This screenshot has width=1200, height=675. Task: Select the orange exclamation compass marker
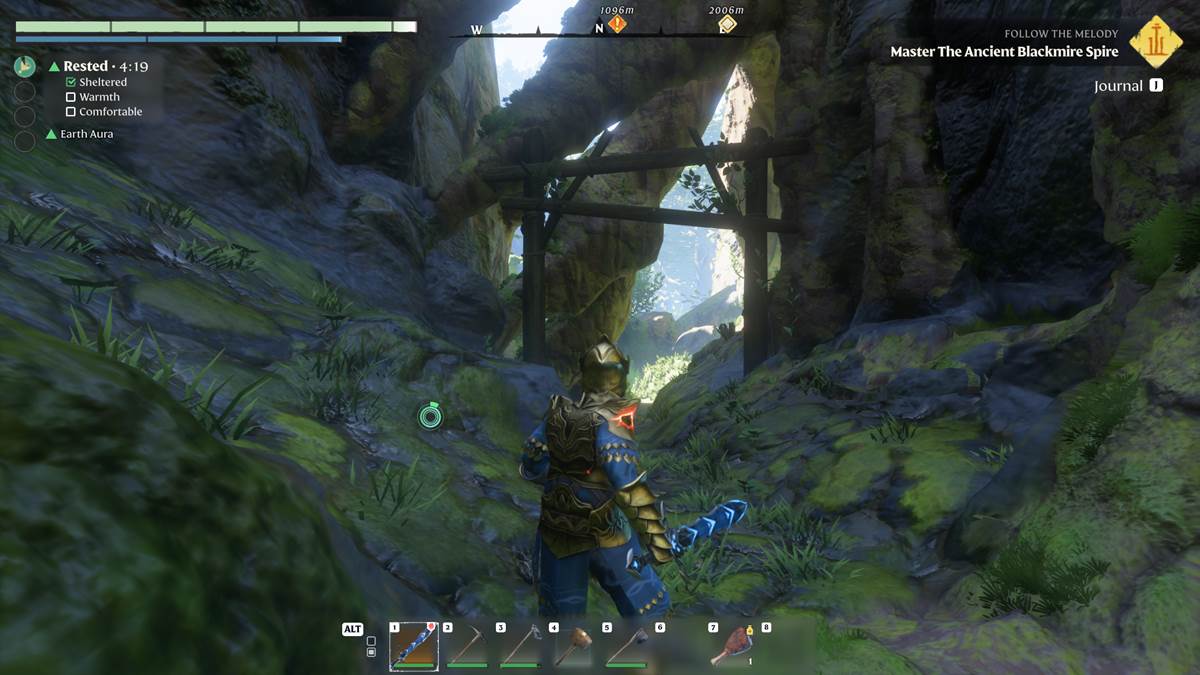tap(617, 23)
